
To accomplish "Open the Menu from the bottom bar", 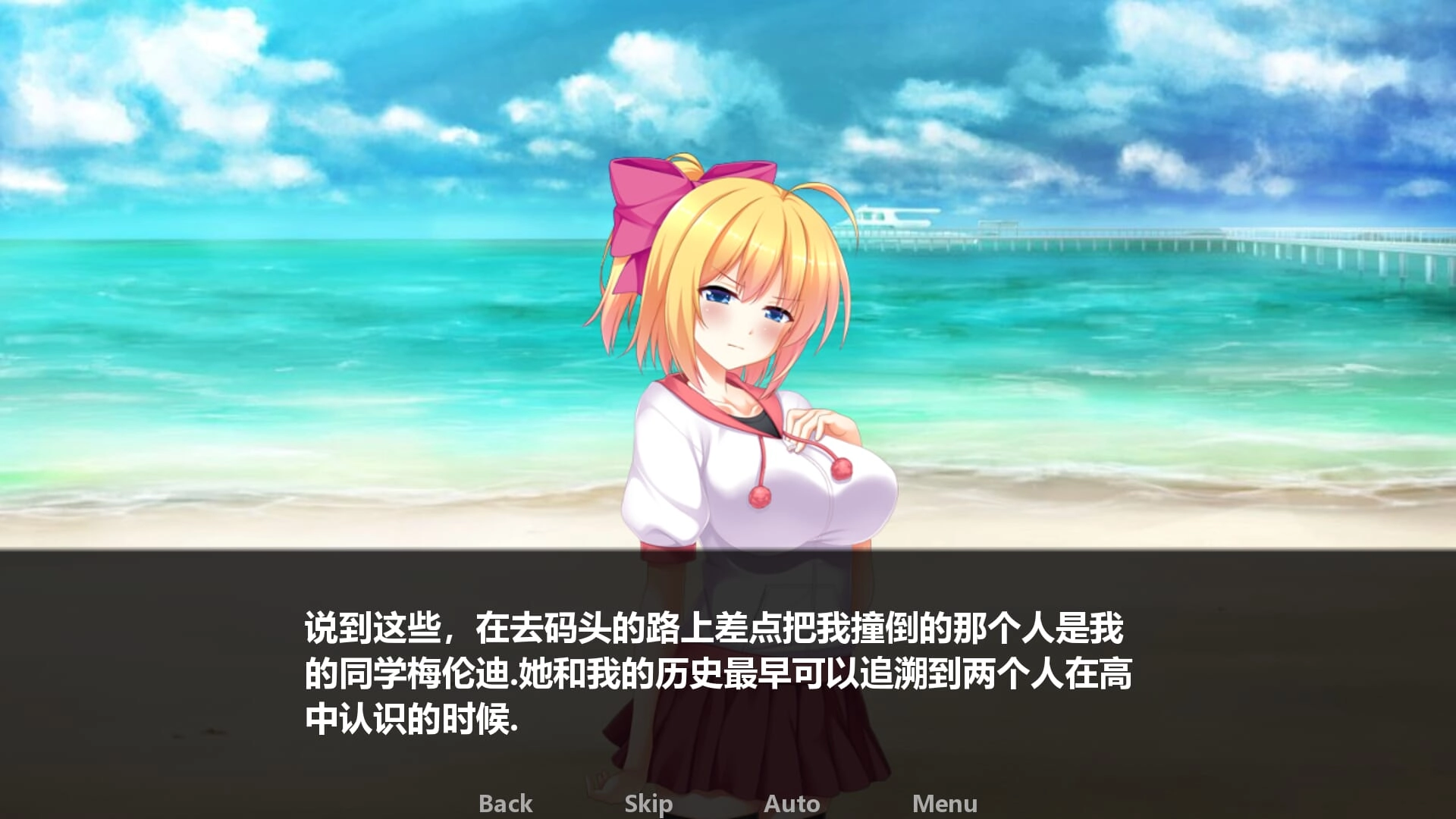I will click(x=945, y=802).
